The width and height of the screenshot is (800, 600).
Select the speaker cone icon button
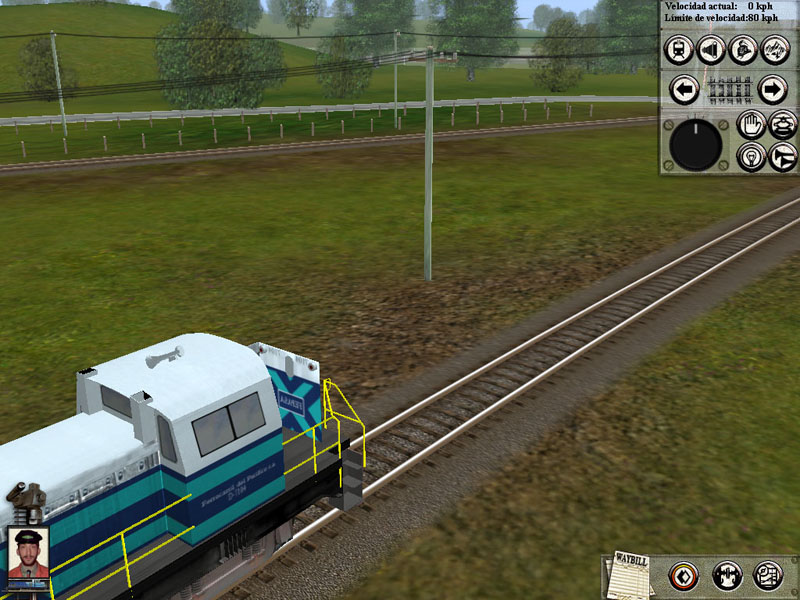[x=711, y=49]
